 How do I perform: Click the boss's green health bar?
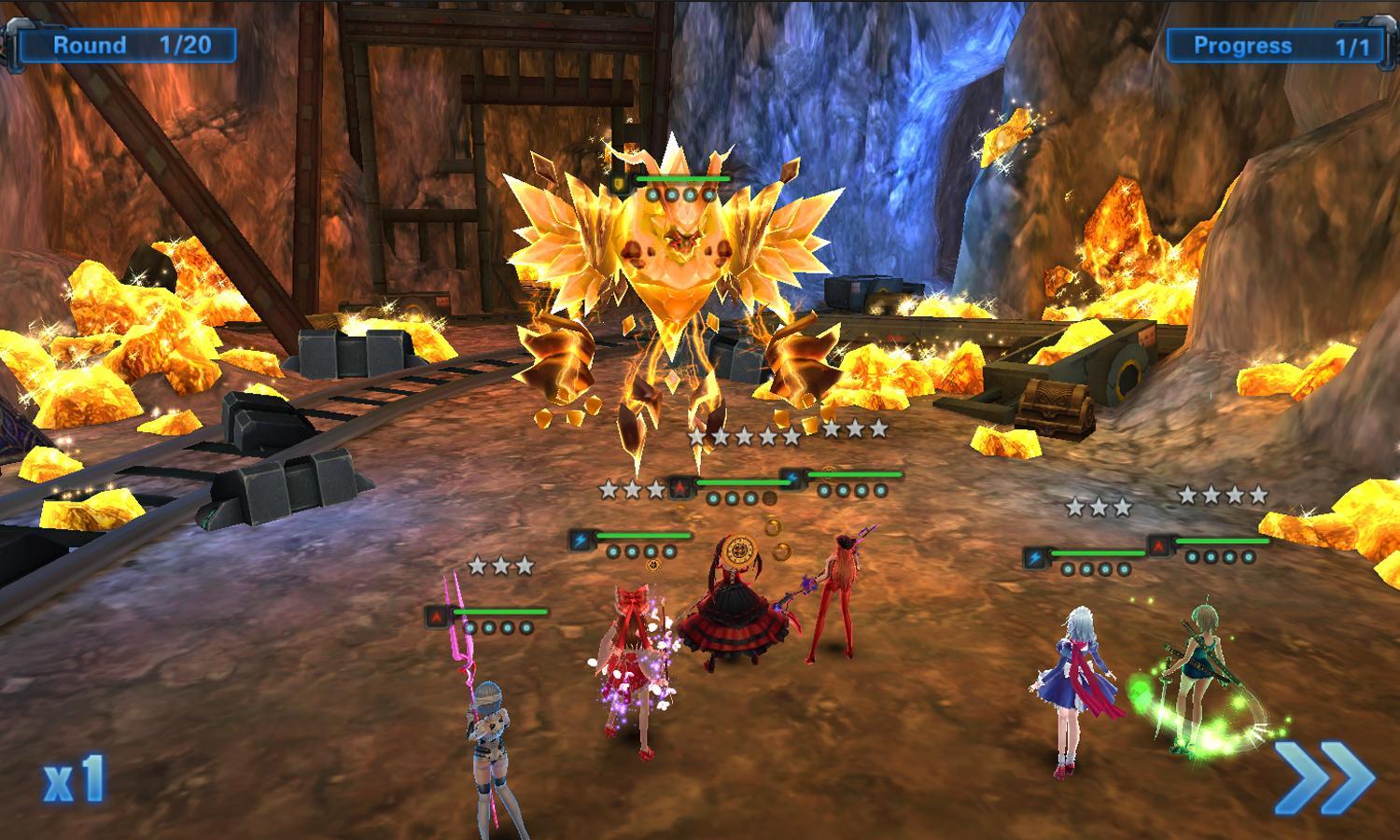click(681, 177)
